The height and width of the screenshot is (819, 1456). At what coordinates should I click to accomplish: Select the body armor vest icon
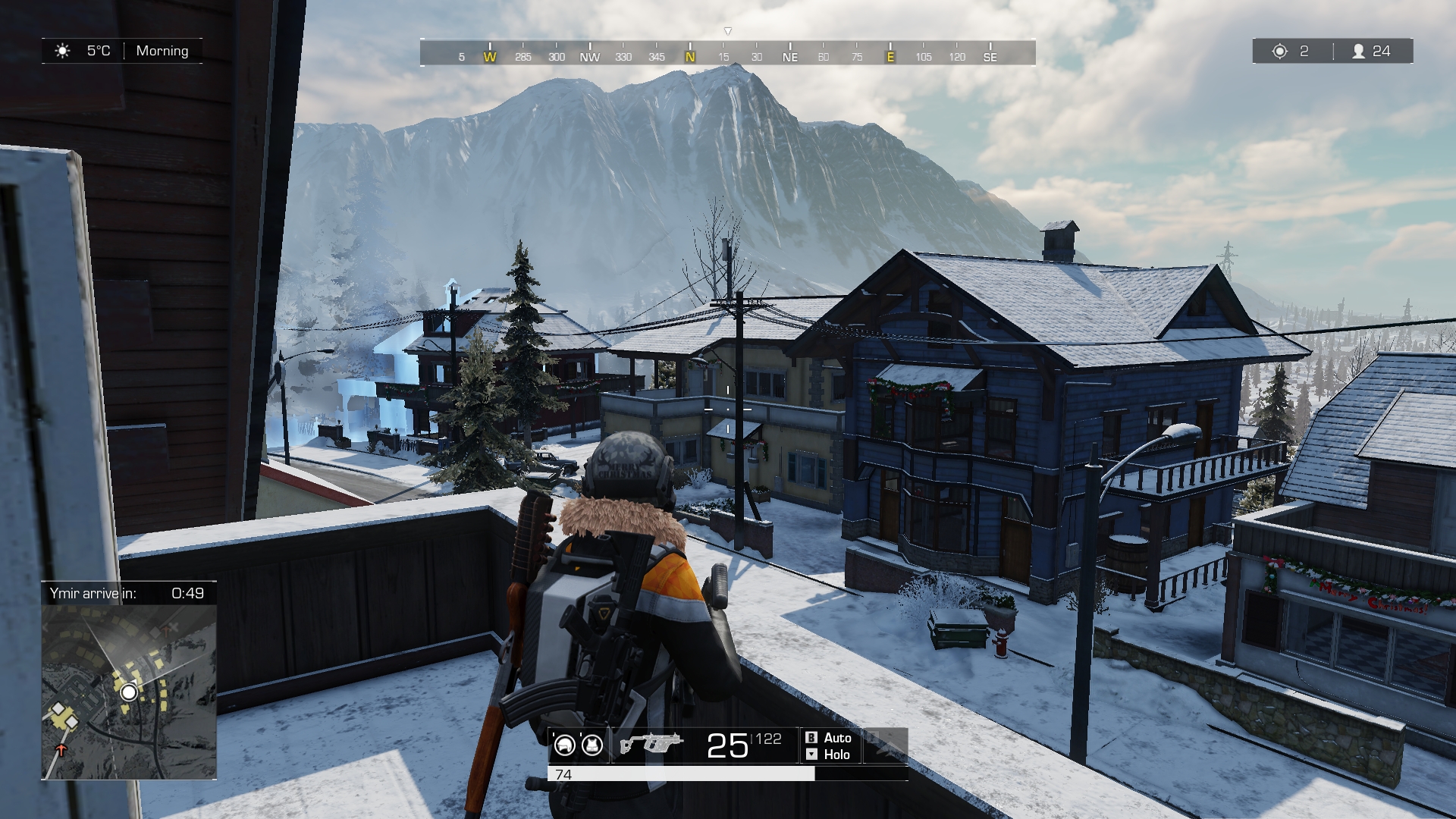point(592,745)
